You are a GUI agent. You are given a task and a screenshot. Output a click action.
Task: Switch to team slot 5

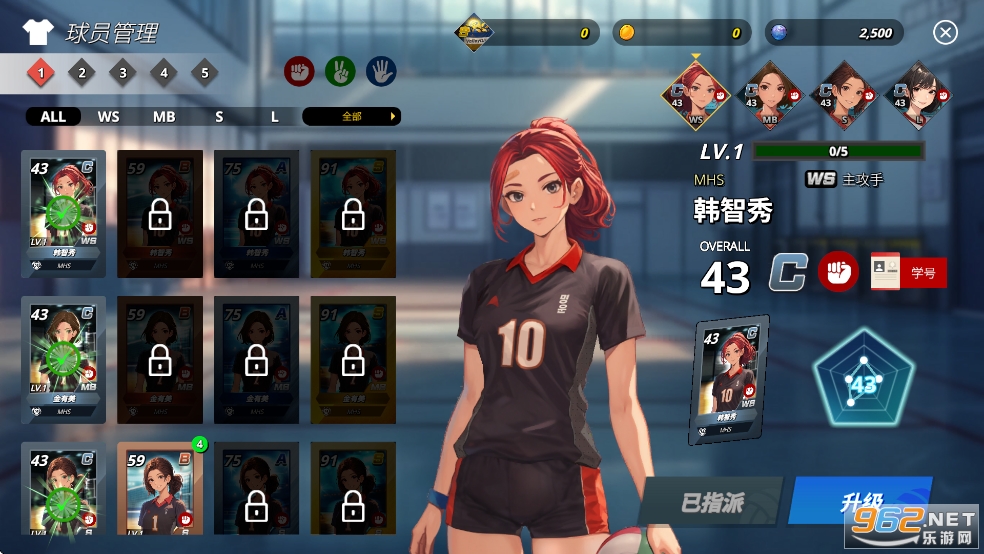pyautogui.click(x=204, y=72)
